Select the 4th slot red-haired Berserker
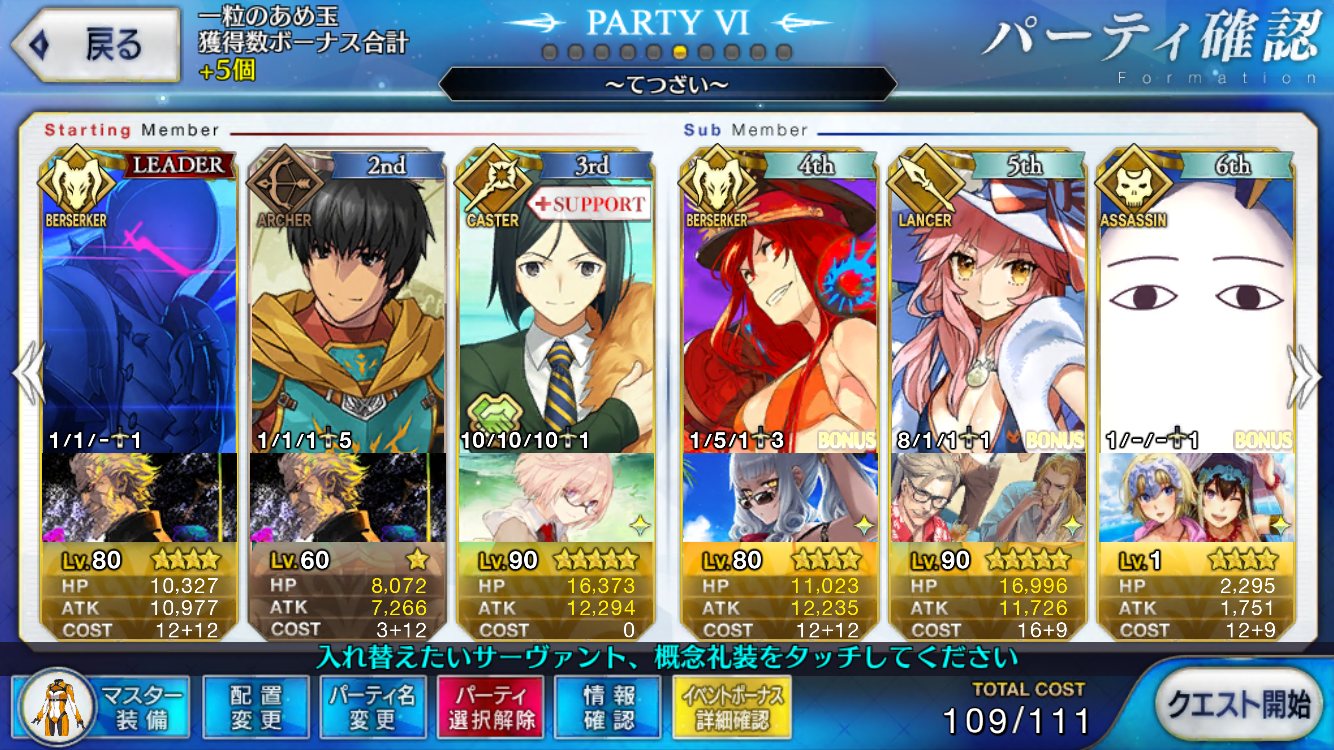This screenshot has width=1334, height=750. coord(780,300)
